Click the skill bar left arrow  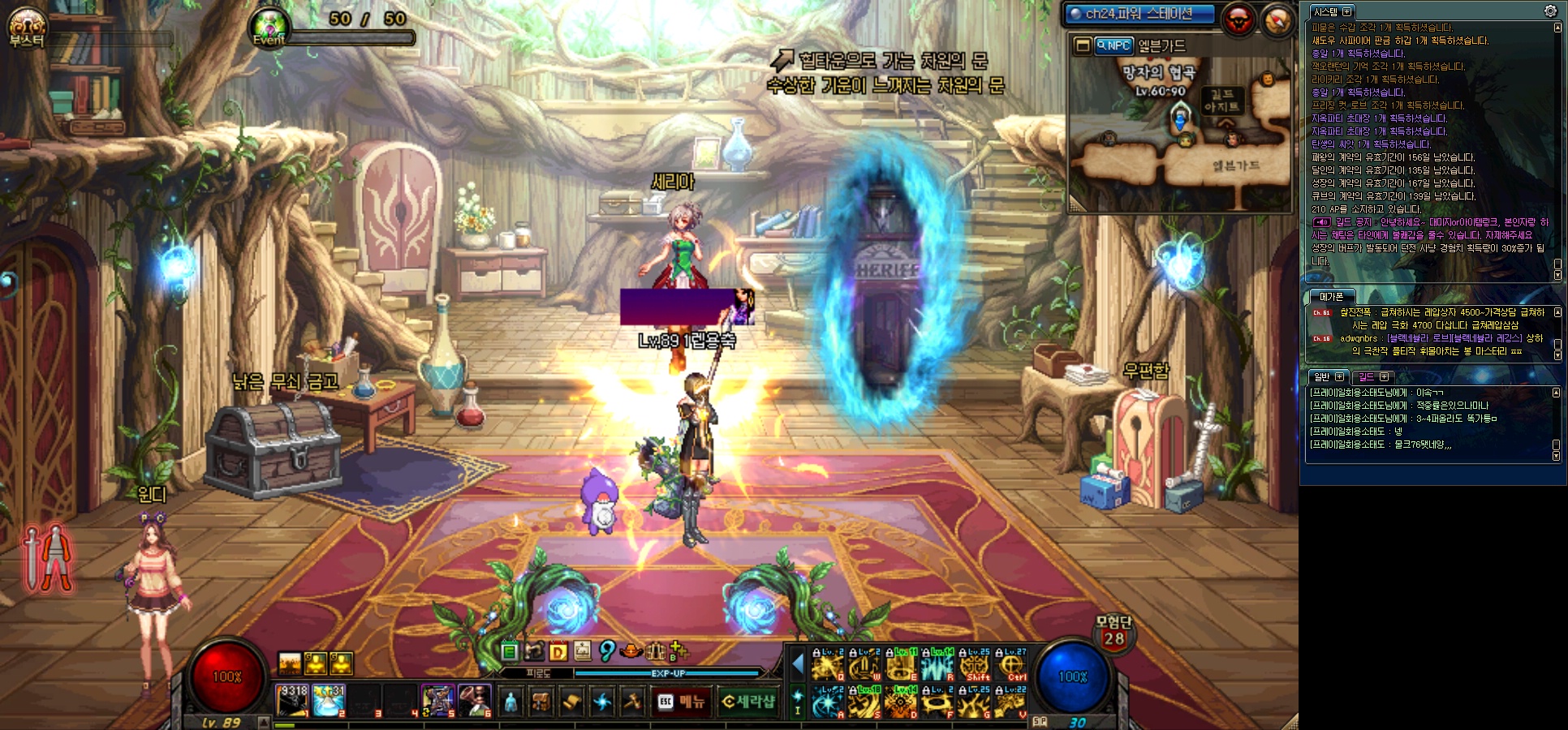798,665
